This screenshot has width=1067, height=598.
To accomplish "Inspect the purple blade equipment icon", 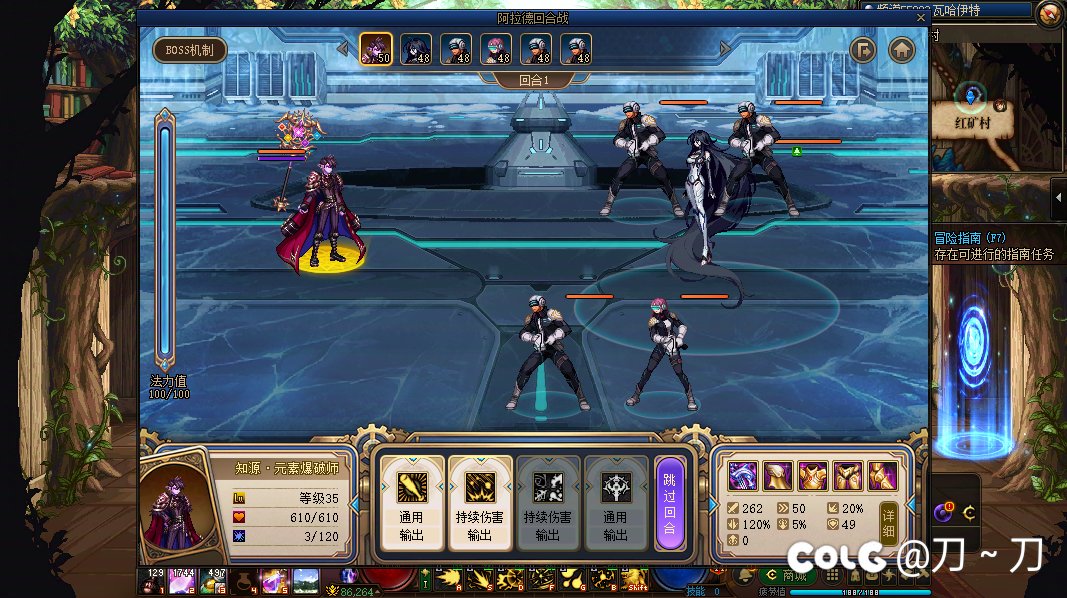I will (x=743, y=476).
